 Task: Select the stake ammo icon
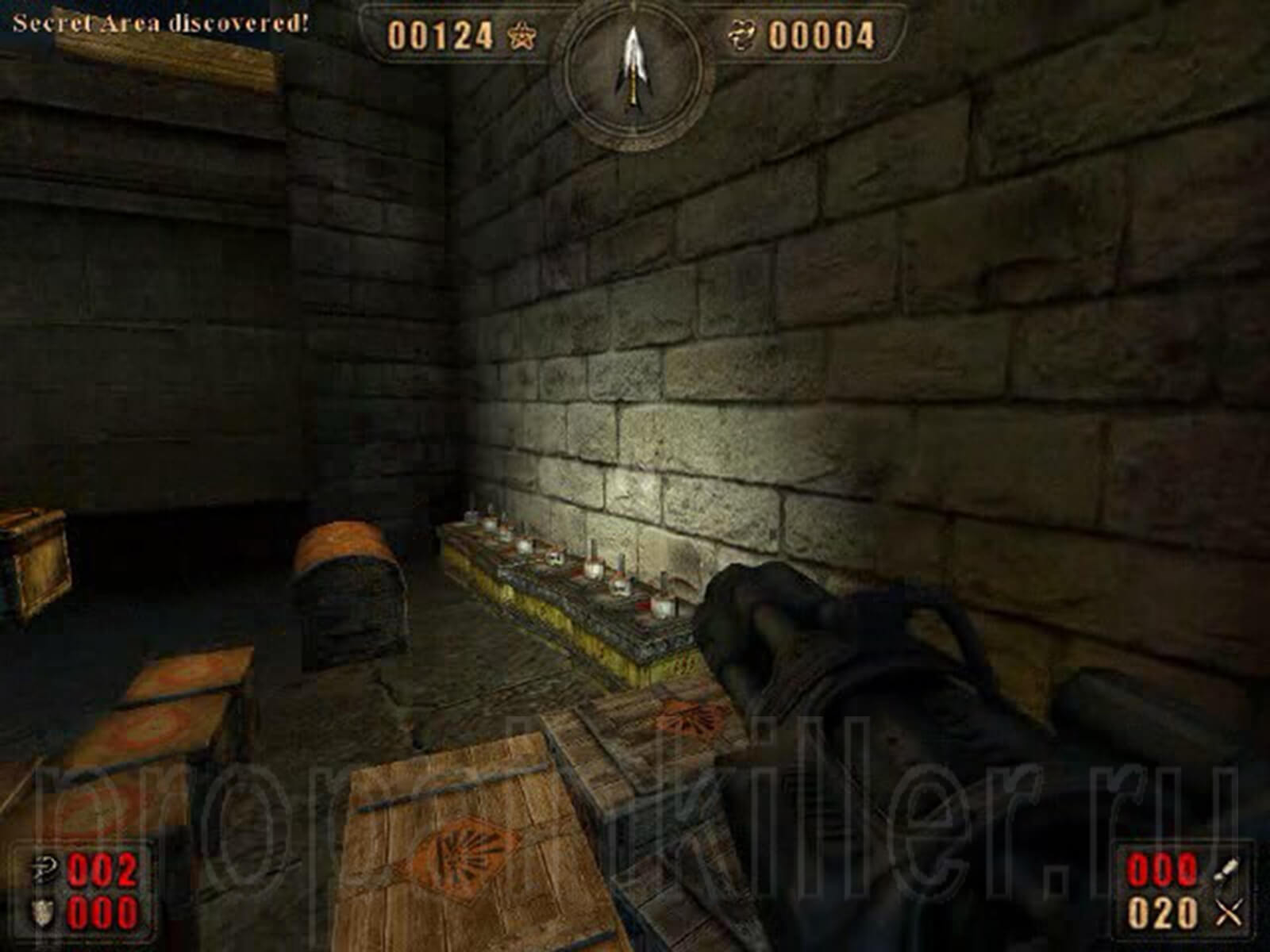(1226, 869)
